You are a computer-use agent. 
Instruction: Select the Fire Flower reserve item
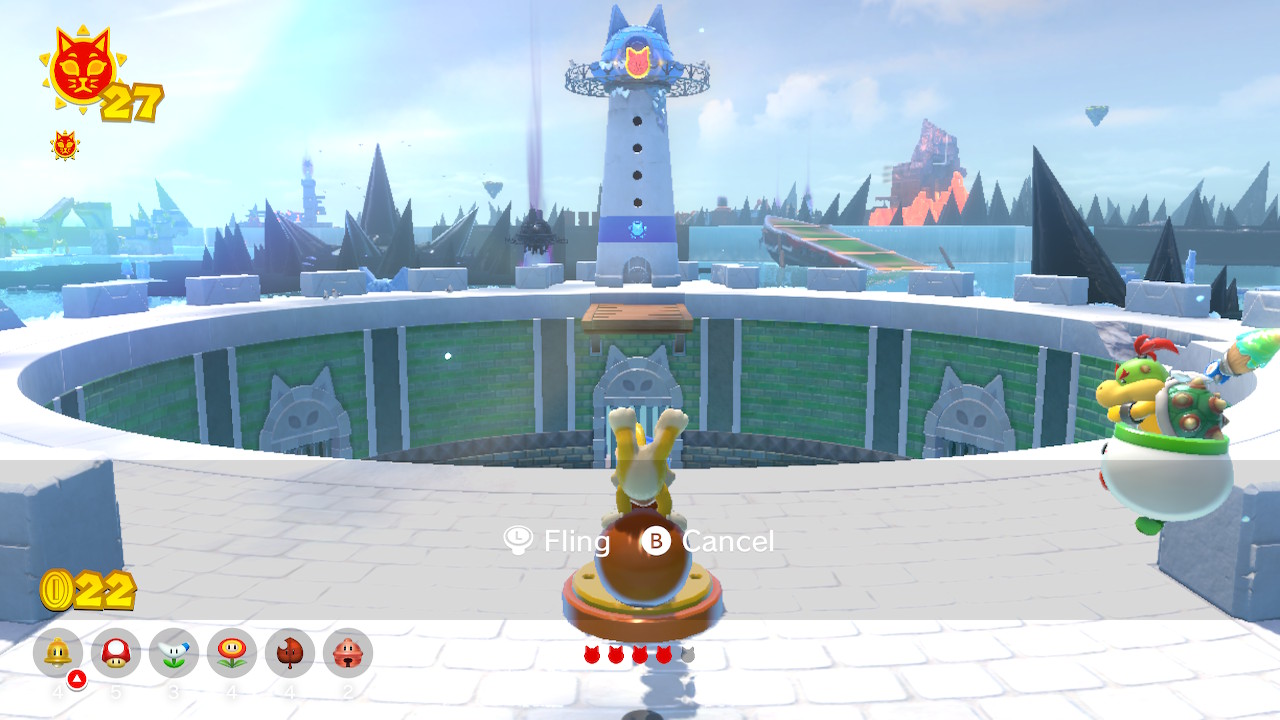pyautogui.click(x=232, y=653)
